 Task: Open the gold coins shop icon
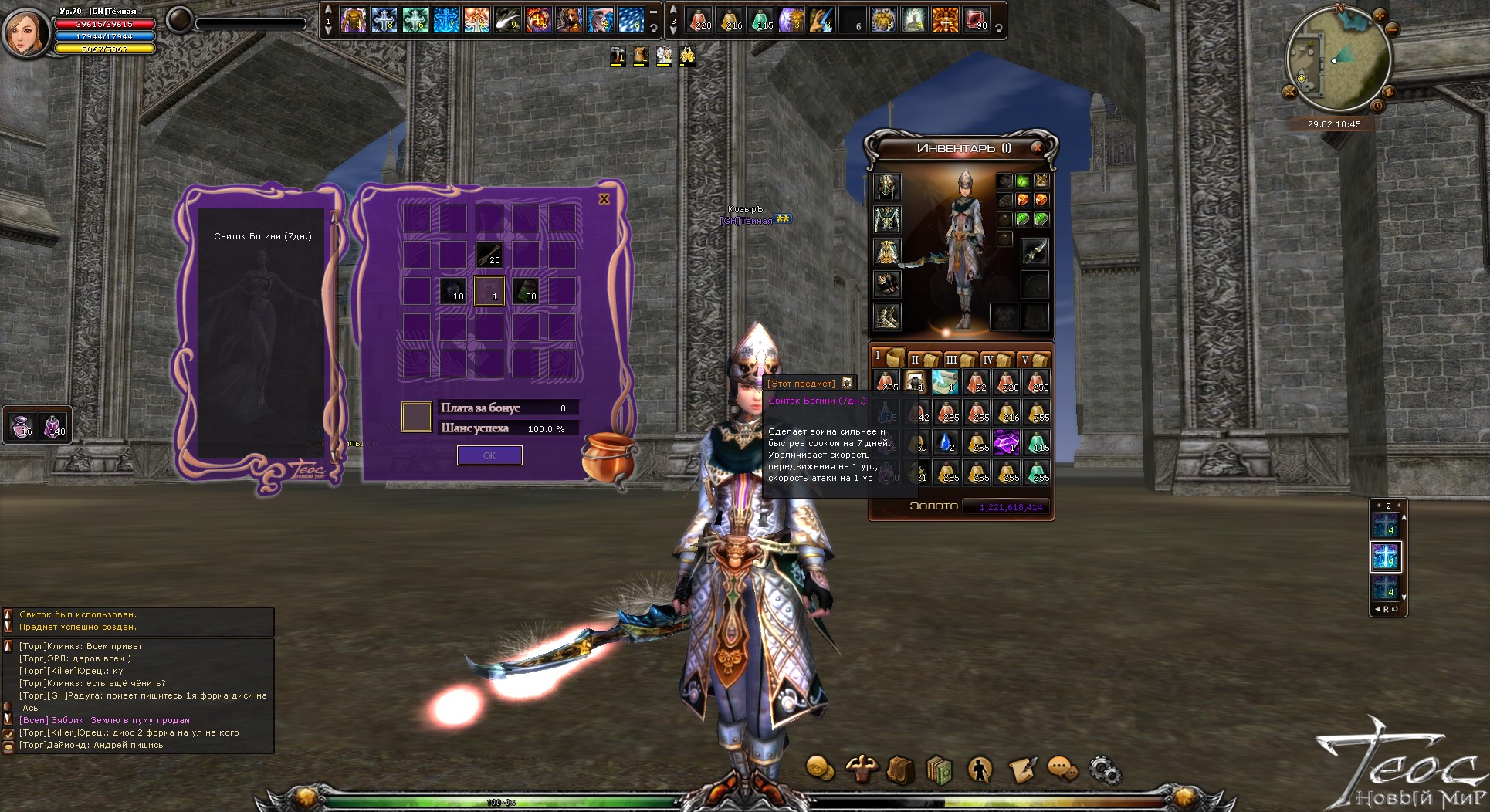[820, 769]
